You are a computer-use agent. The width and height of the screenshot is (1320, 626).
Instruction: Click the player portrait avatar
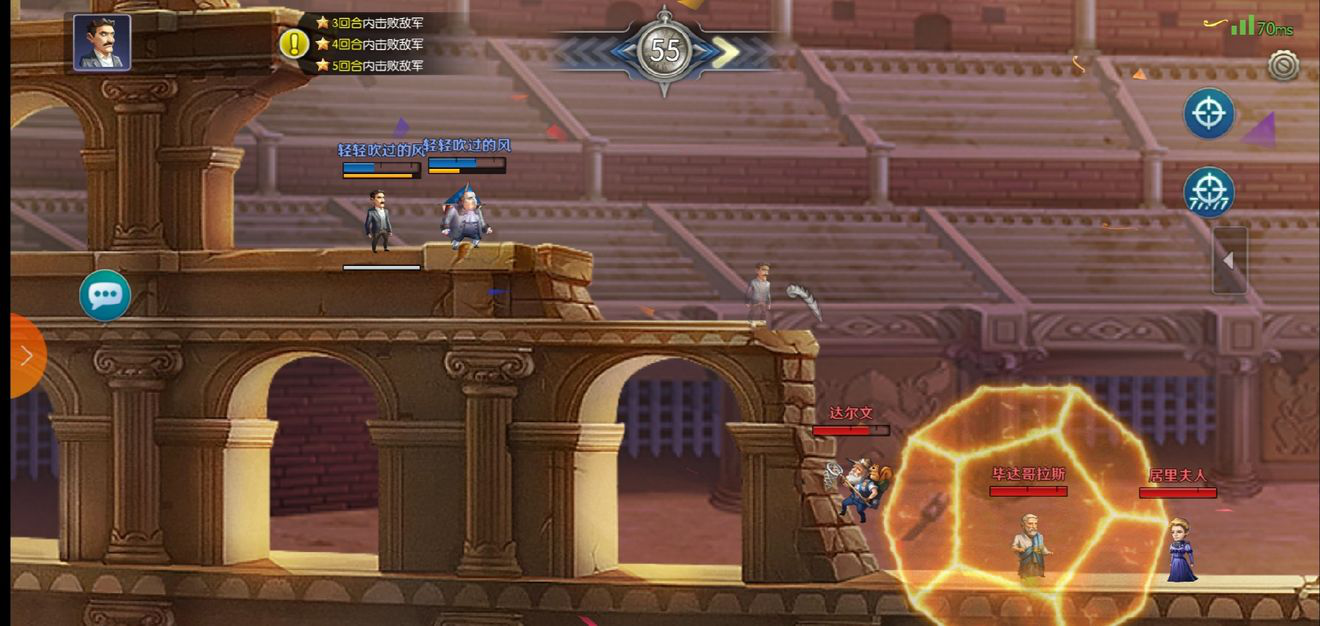[102, 43]
